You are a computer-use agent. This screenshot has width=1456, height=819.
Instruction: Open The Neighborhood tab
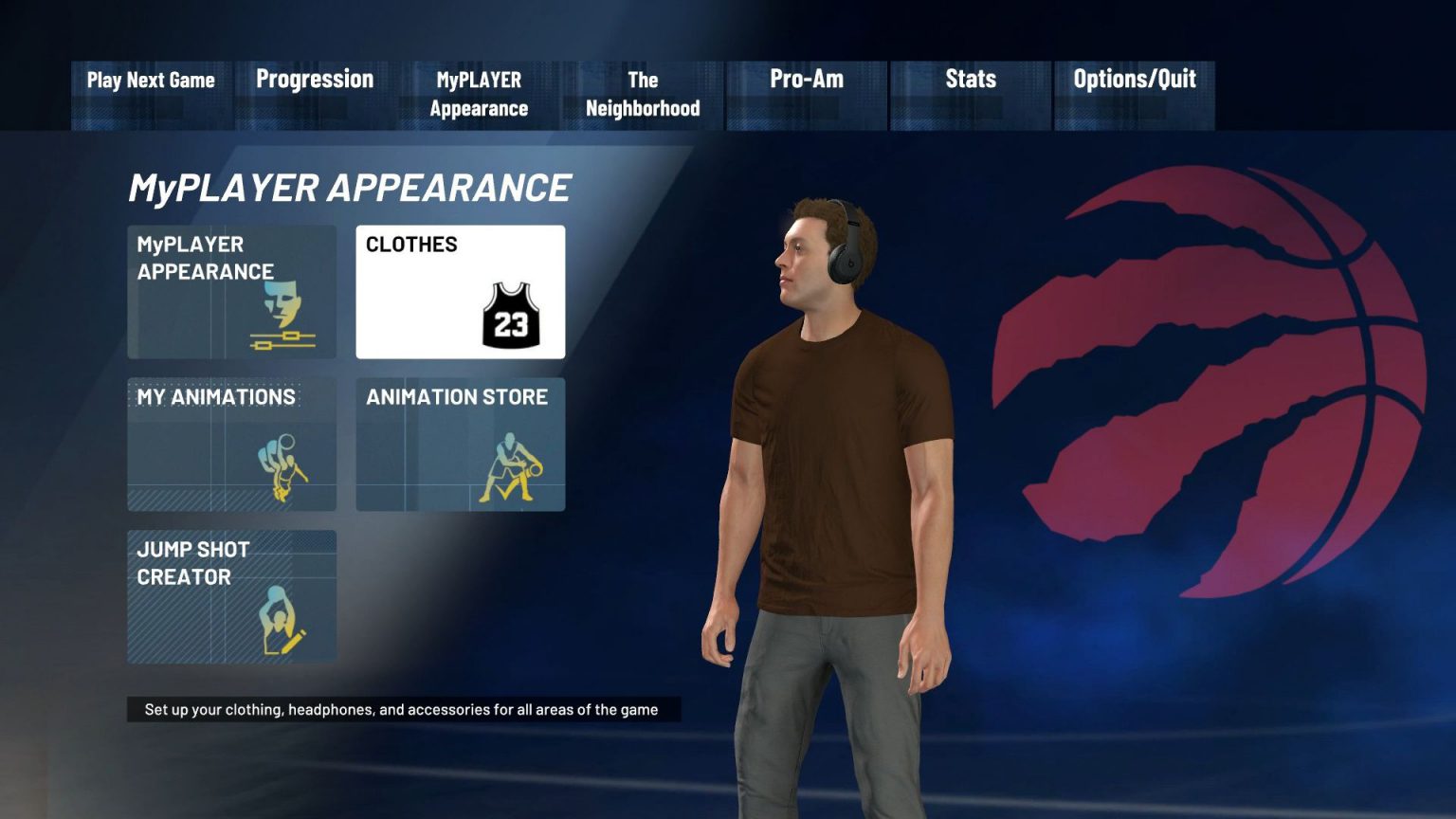point(641,94)
